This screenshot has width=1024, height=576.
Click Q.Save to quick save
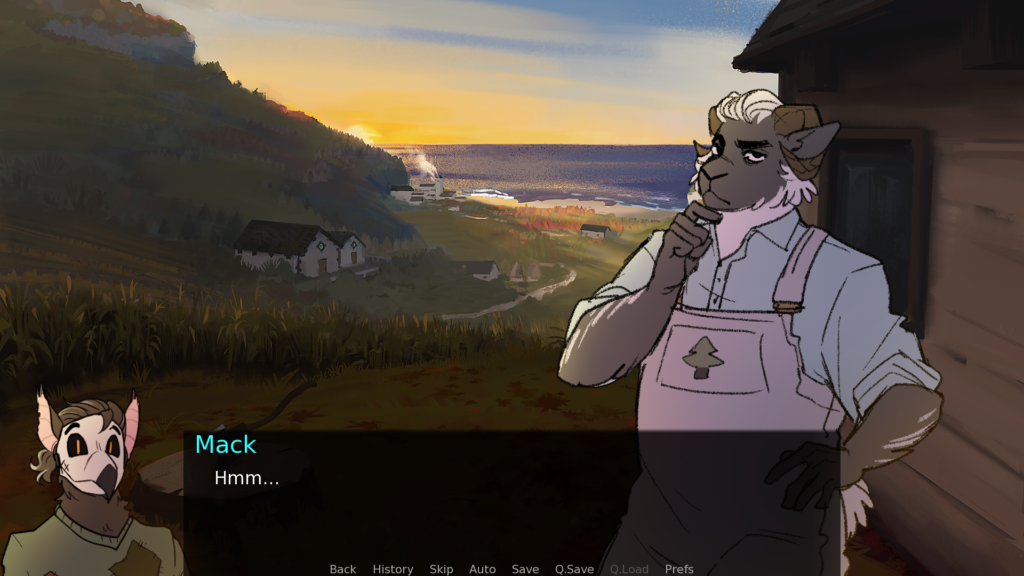tap(574, 569)
